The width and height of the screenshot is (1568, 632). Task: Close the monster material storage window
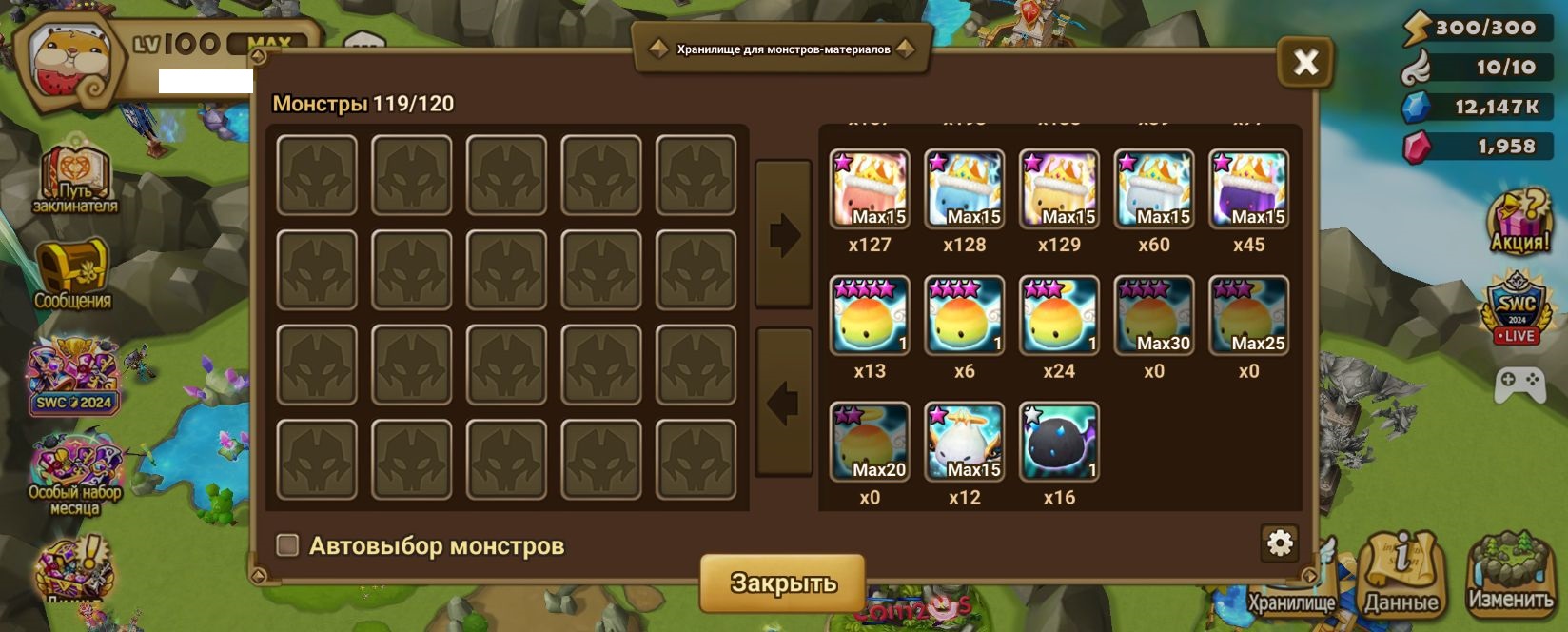point(1304,63)
